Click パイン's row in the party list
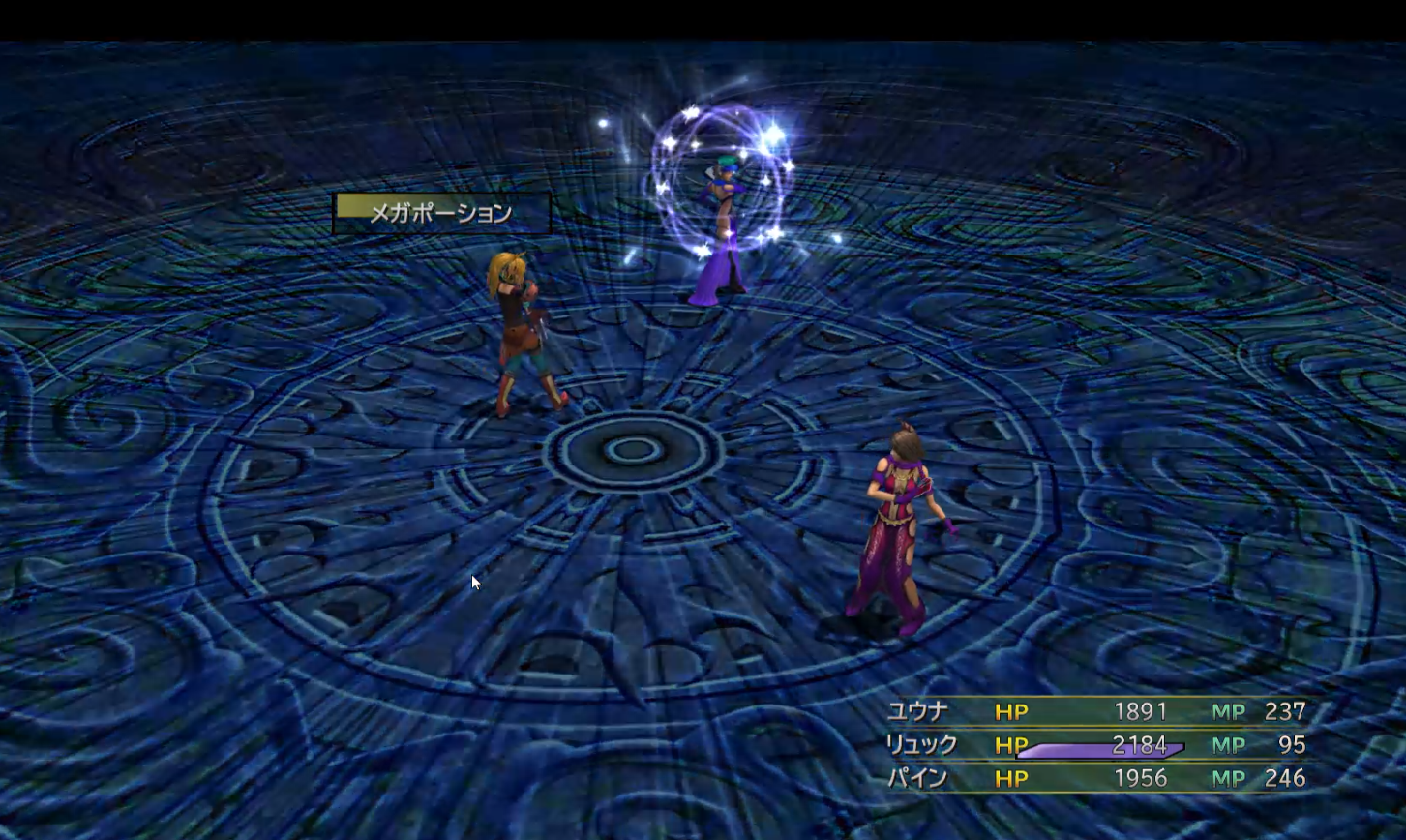The width and height of the screenshot is (1406, 840). coord(917,778)
